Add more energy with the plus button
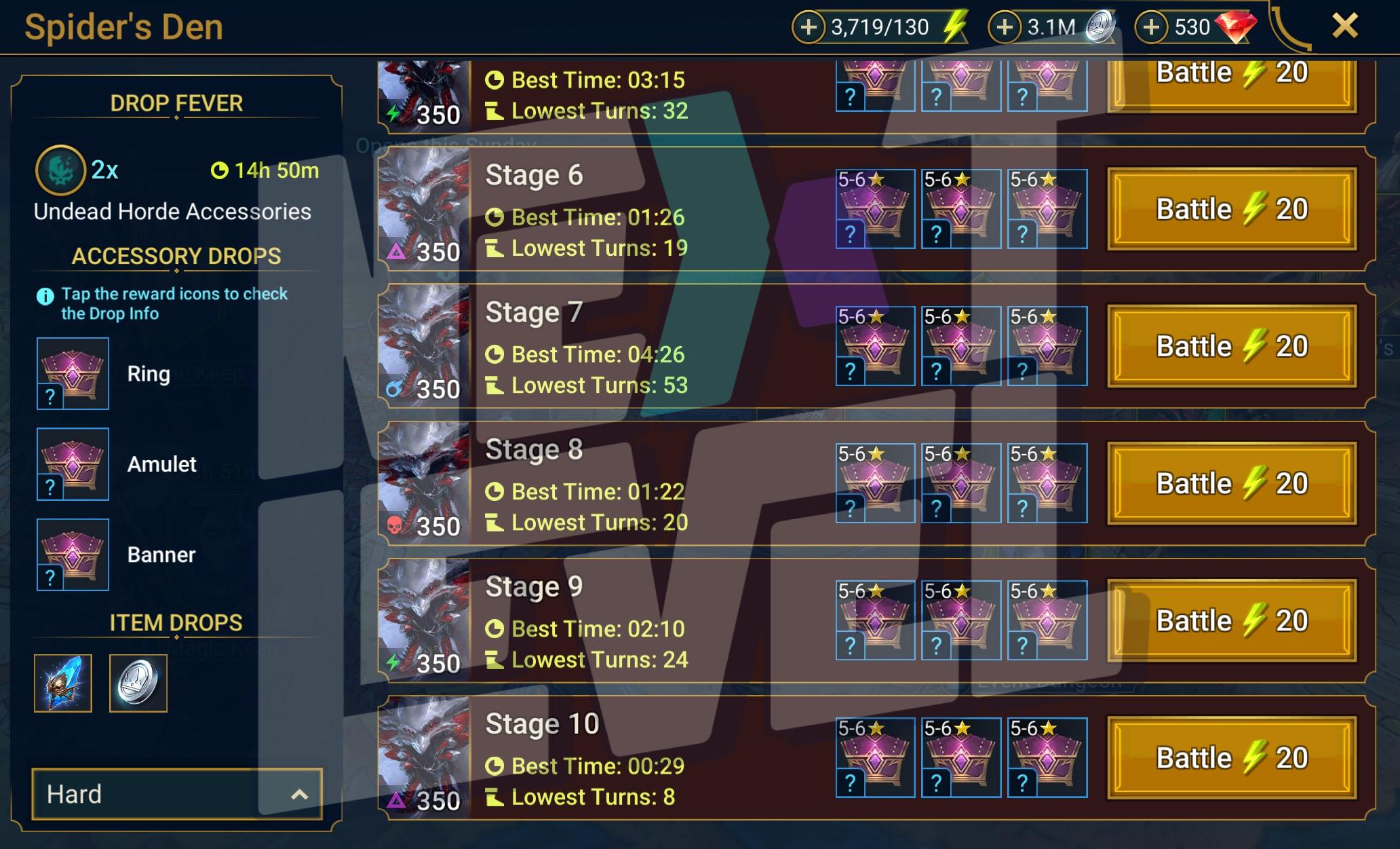The width and height of the screenshot is (1400, 849). (x=809, y=27)
